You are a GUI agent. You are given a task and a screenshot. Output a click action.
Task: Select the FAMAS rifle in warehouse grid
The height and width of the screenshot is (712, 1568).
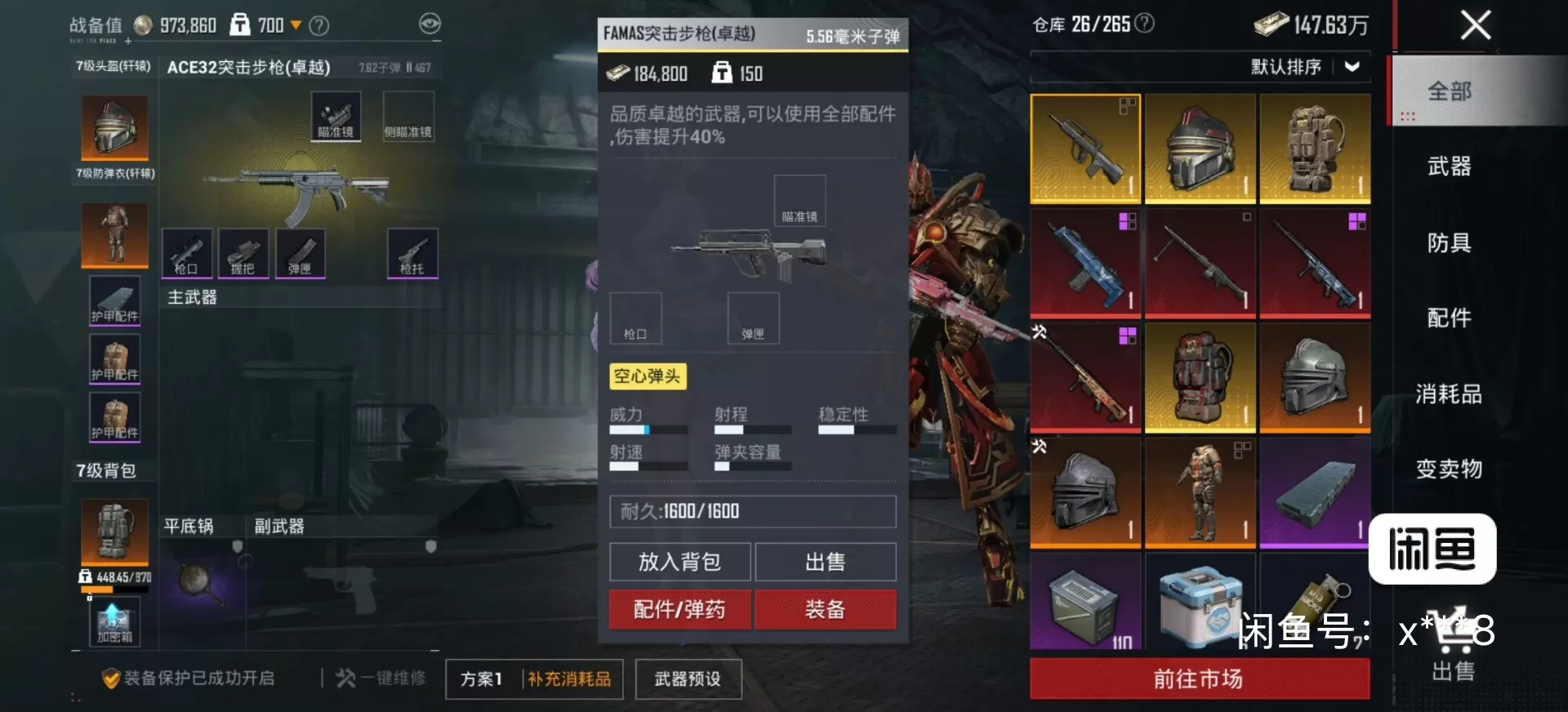point(1085,149)
